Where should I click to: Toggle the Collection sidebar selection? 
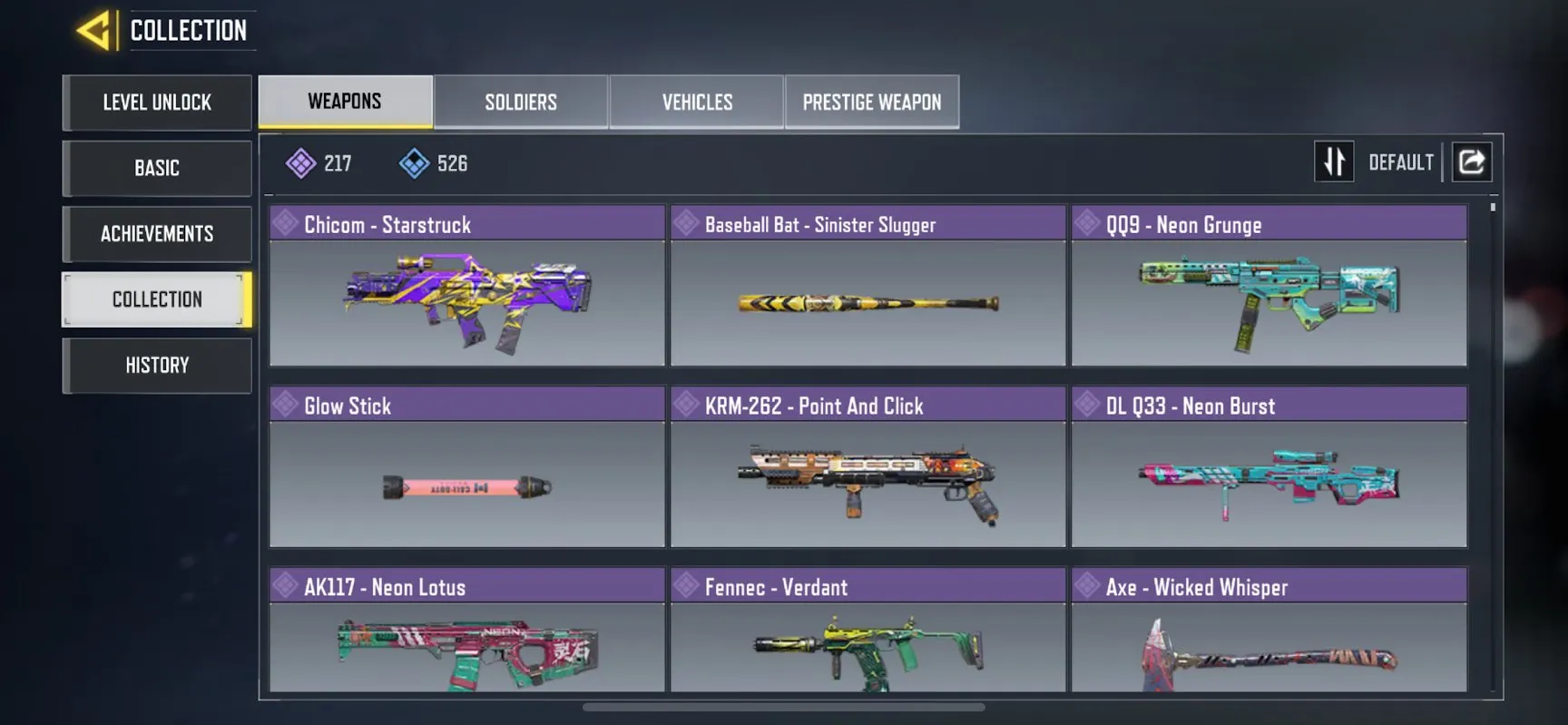156,299
